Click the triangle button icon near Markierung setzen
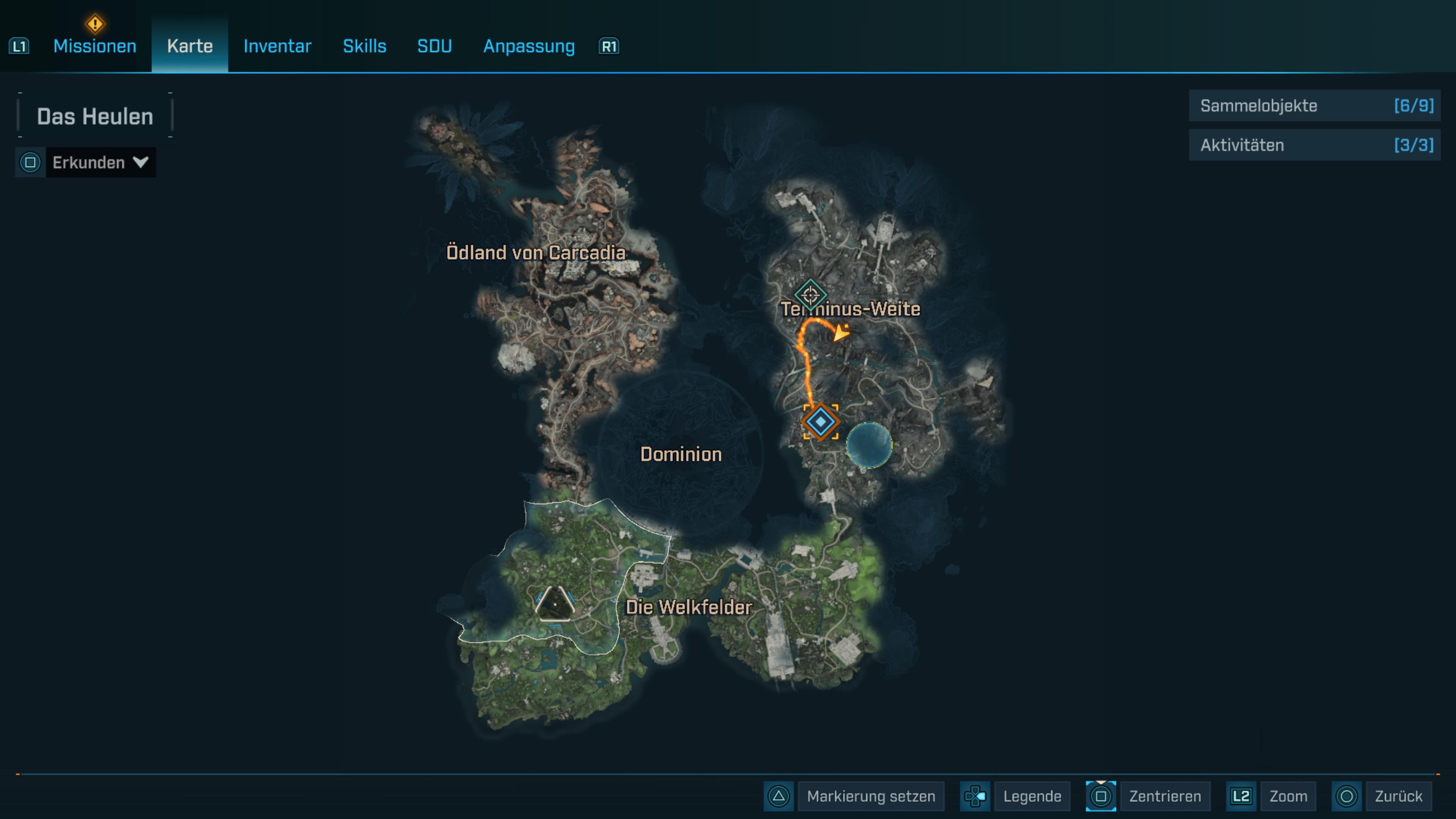 tap(778, 796)
